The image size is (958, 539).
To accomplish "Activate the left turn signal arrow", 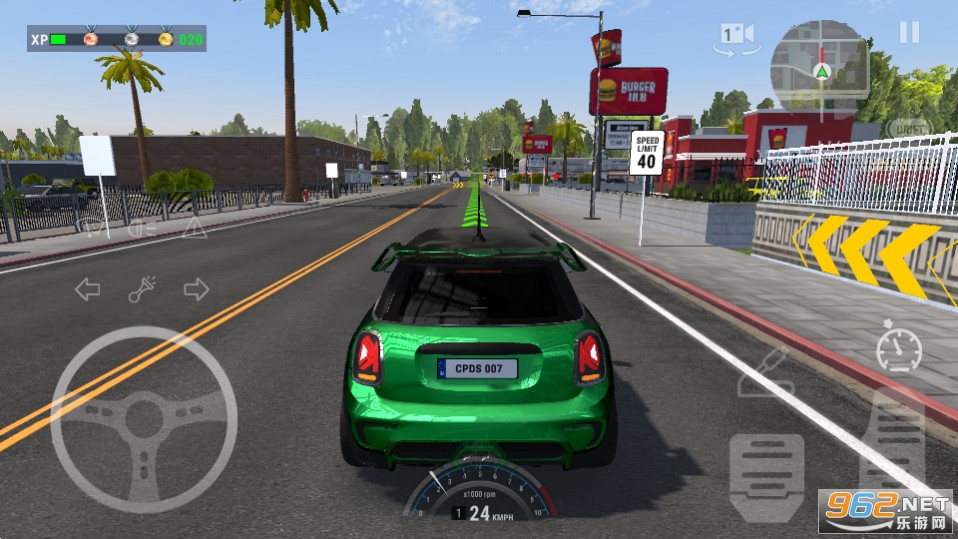I will [88, 290].
